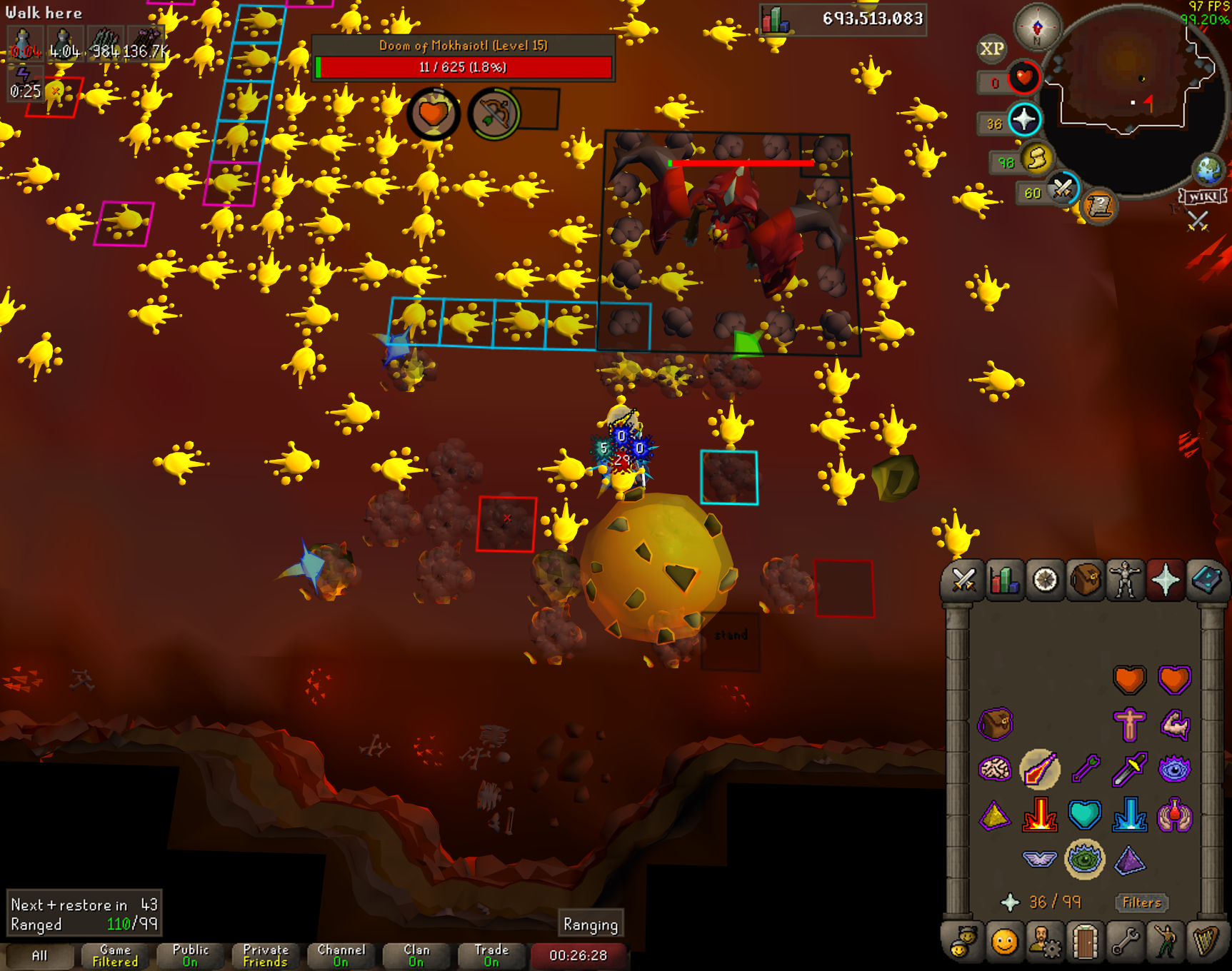Open the world map globe
Viewport: 1232px width, 971px height.
click(x=1208, y=170)
